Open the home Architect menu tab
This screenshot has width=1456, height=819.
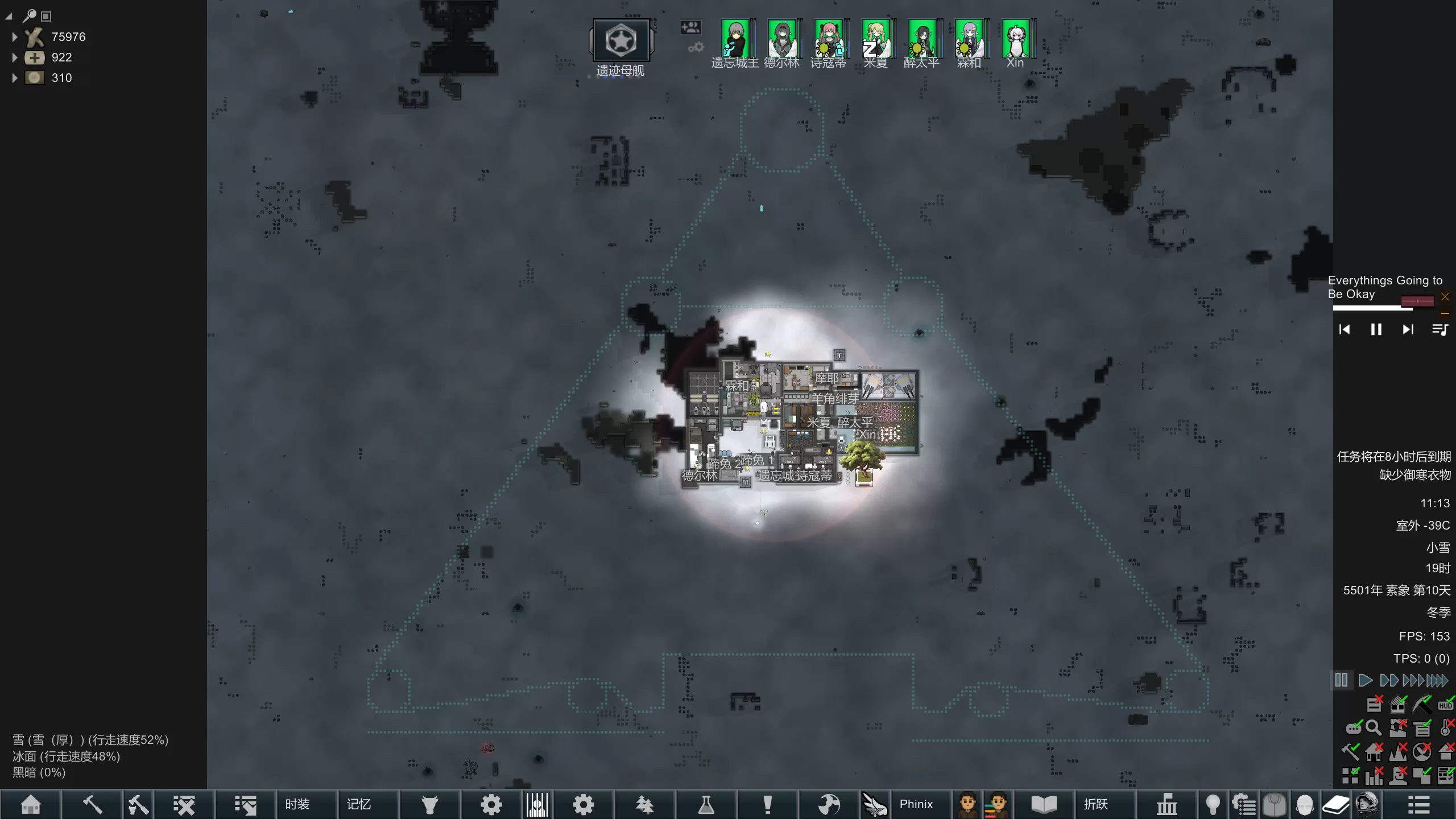31,804
